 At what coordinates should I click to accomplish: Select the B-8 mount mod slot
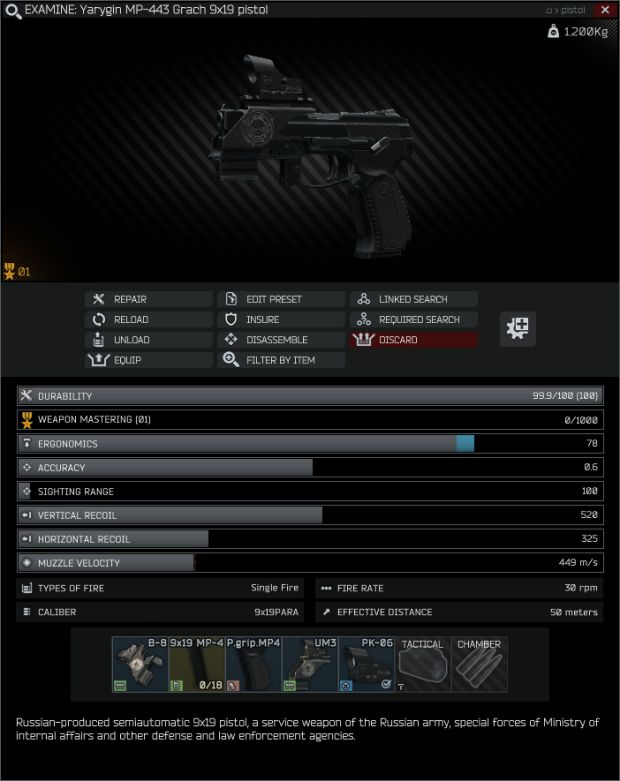coord(139,664)
